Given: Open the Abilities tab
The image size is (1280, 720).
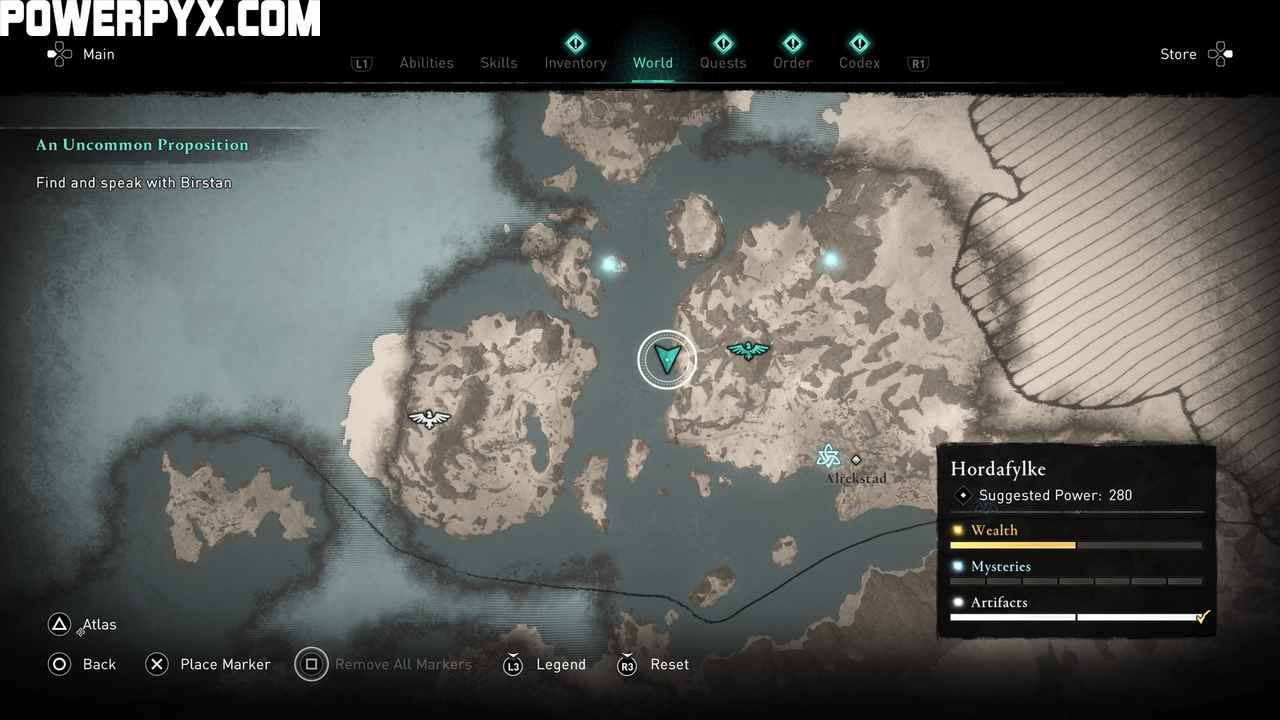Looking at the screenshot, I should tap(426, 63).
